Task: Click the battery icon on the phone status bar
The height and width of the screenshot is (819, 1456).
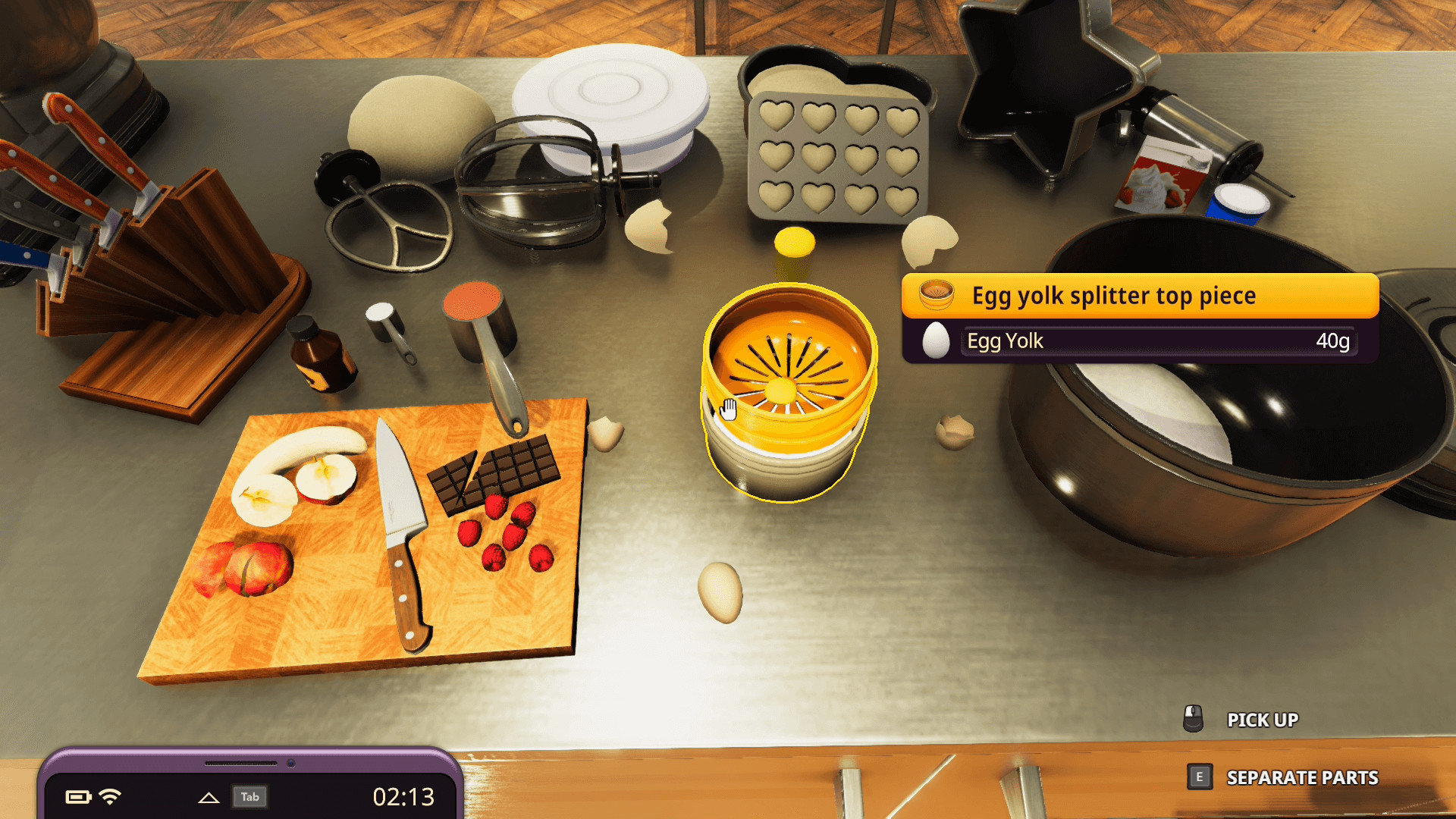Action: pyautogui.click(x=78, y=795)
